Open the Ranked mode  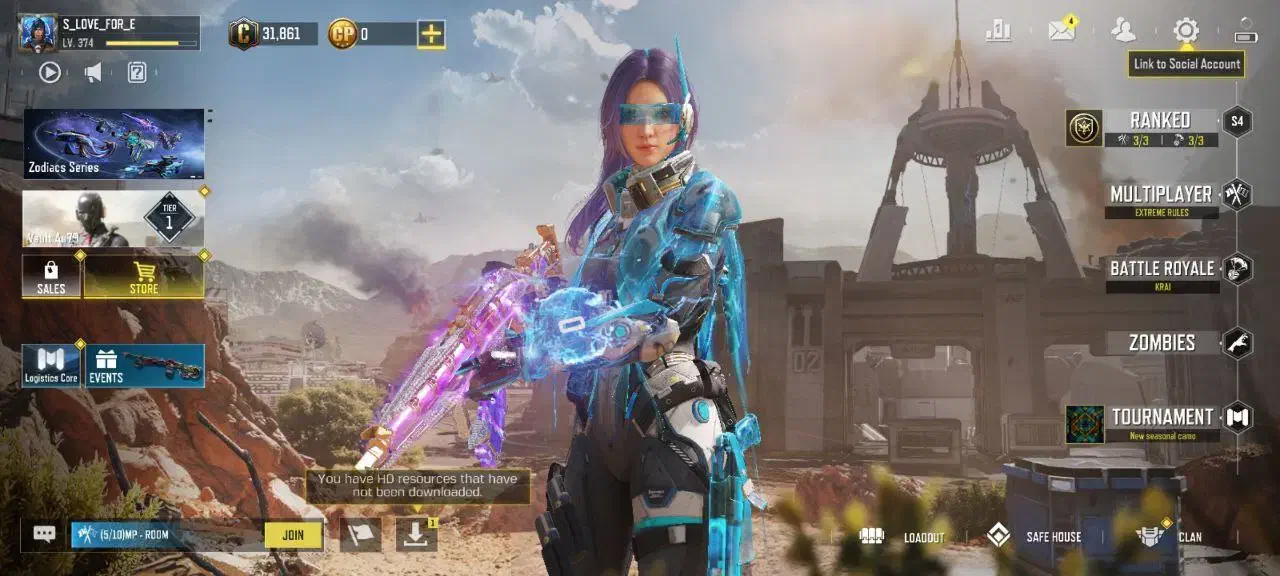[x=1158, y=126]
